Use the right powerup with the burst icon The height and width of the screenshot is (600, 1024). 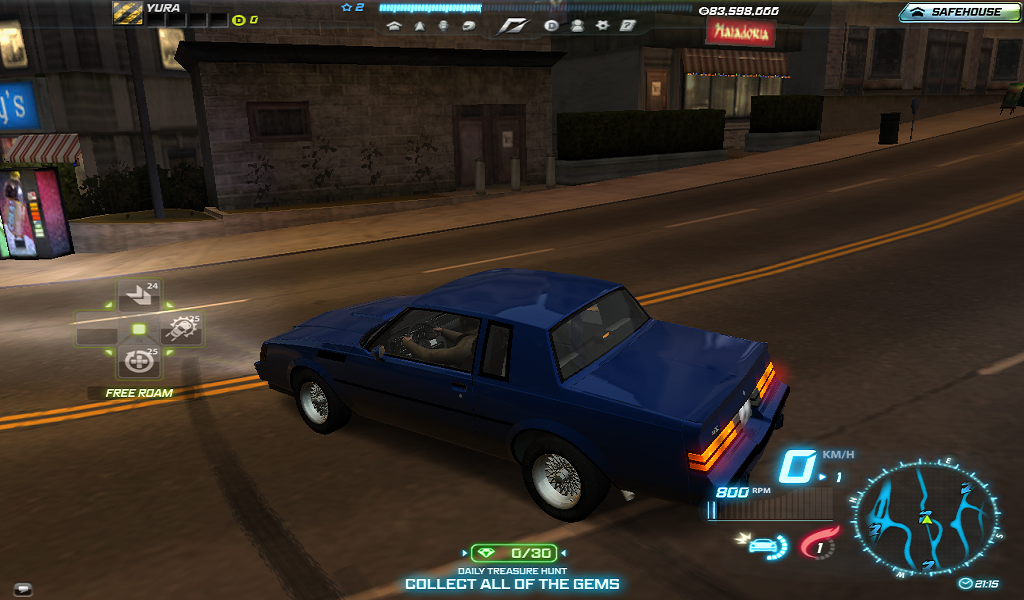pyautogui.click(x=182, y=328)
